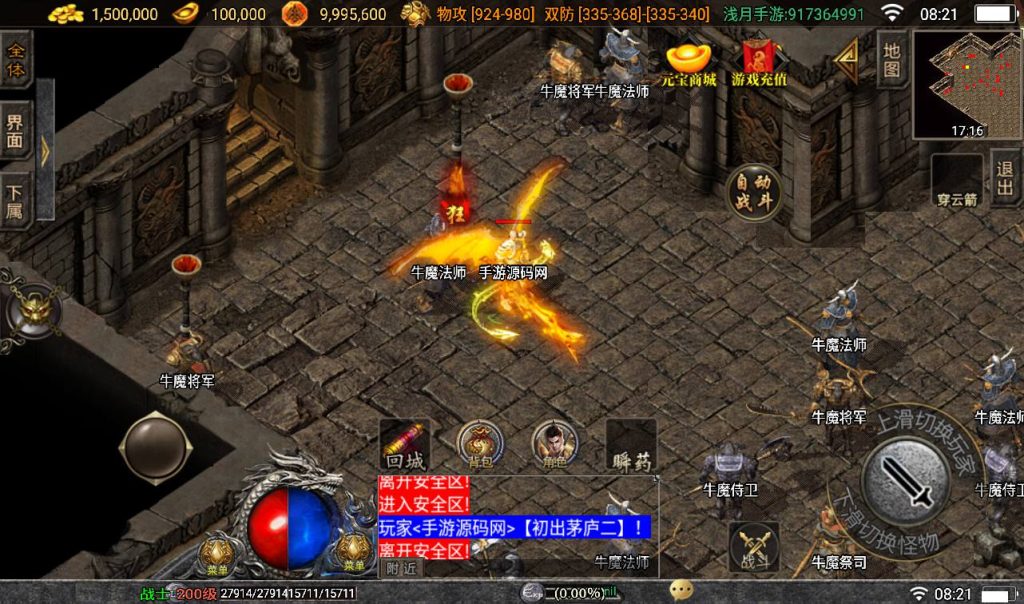The image size is (1024, 604).
Task: Hit the large sword attack button
Action: tap(906, 485)
